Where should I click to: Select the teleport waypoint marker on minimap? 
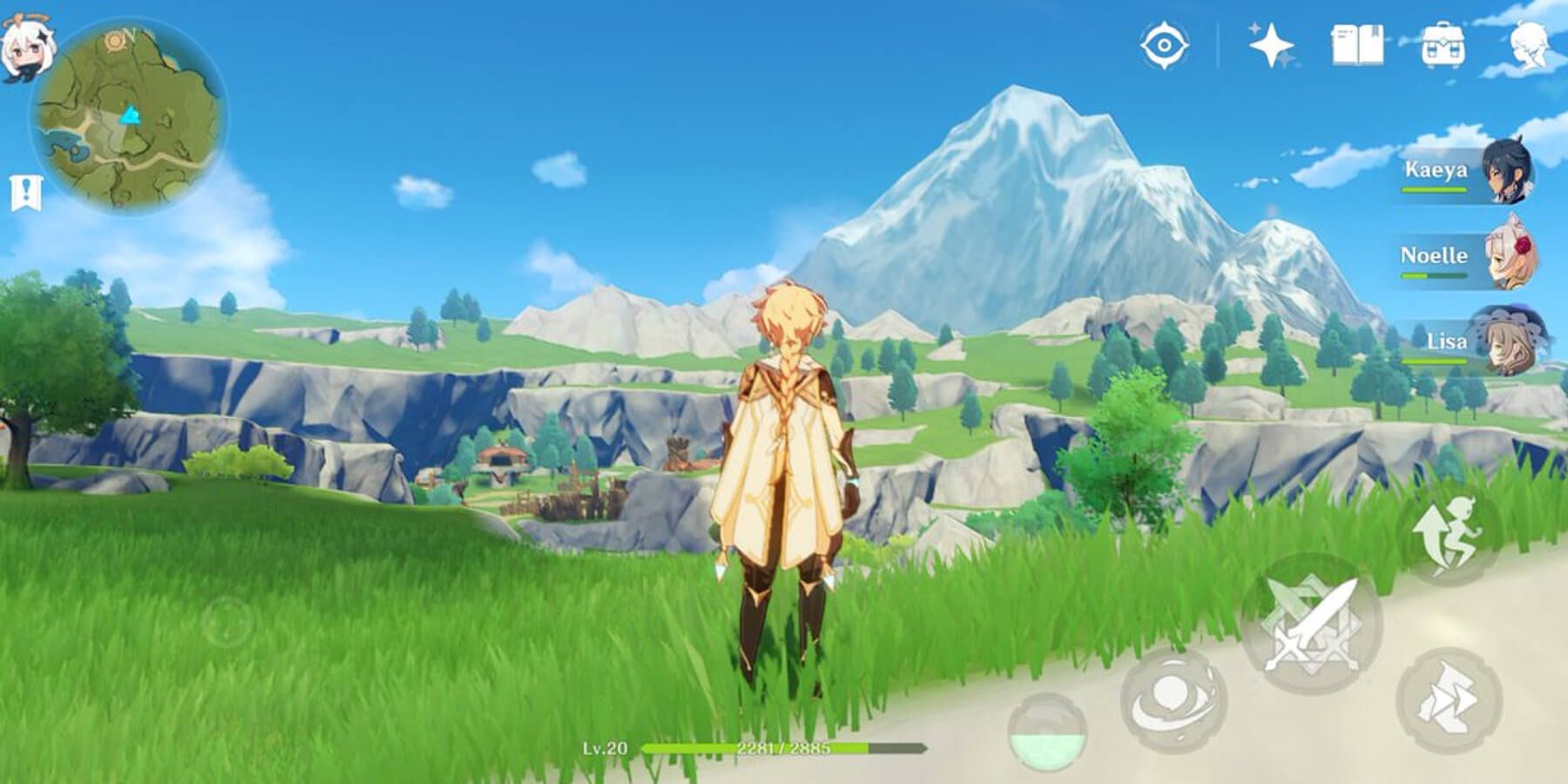point(129,113)
